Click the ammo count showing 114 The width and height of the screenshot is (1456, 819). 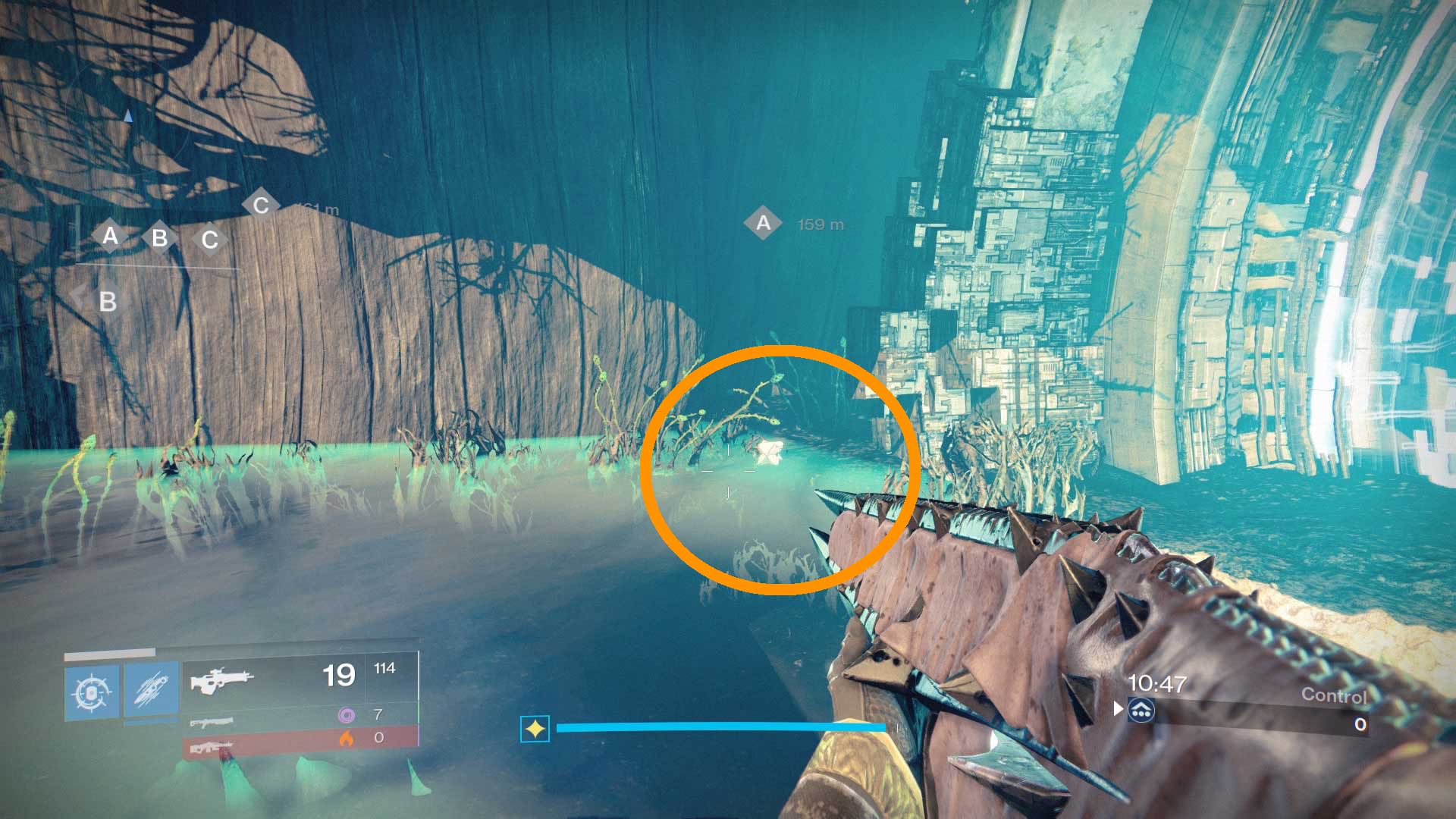click(384, 669)
